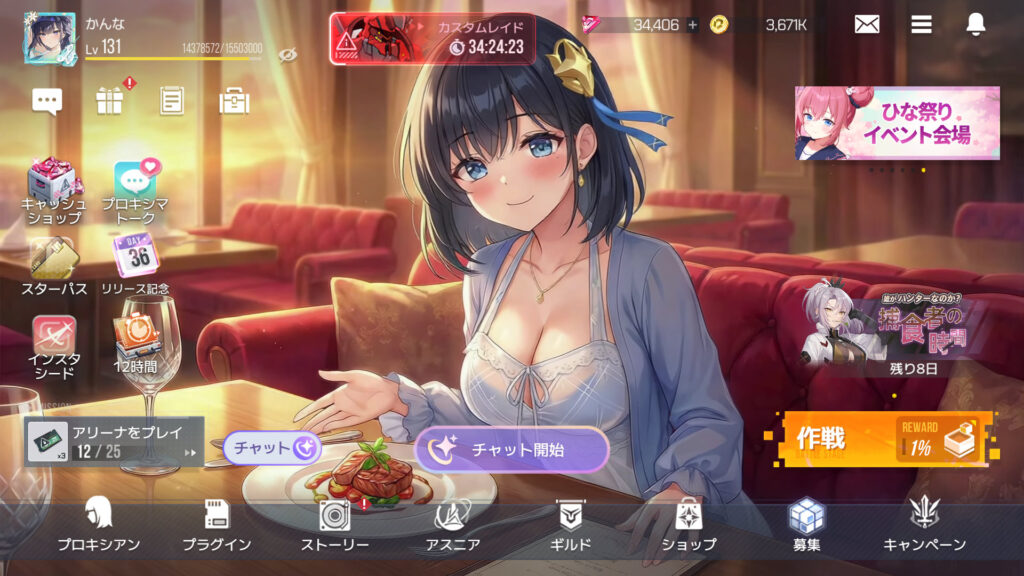Image resolution: width=1024 pixels, height=576 pixels.
Task: Go to the プラグイン menu
Action: click(216, 524)
